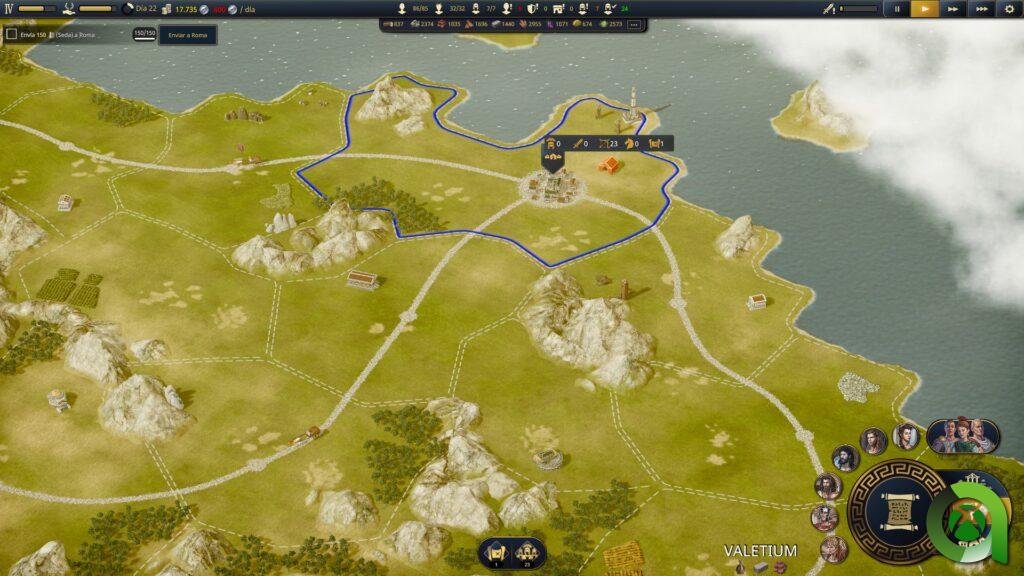Switch to the fastest triple-arrow speed
1024x576 pixels.
coord(982,9)
